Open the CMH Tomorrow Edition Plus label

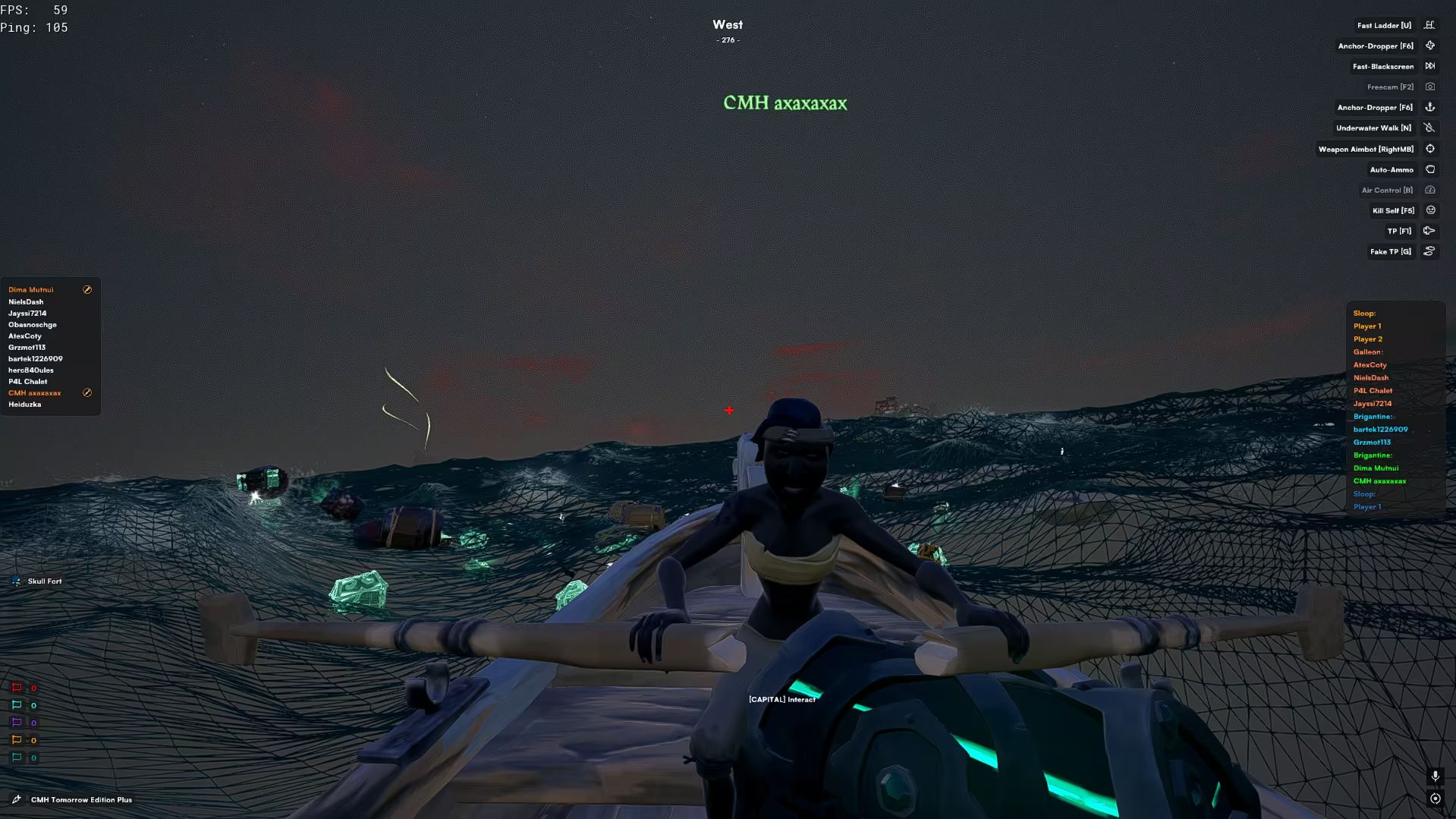(x=81, y=800)
